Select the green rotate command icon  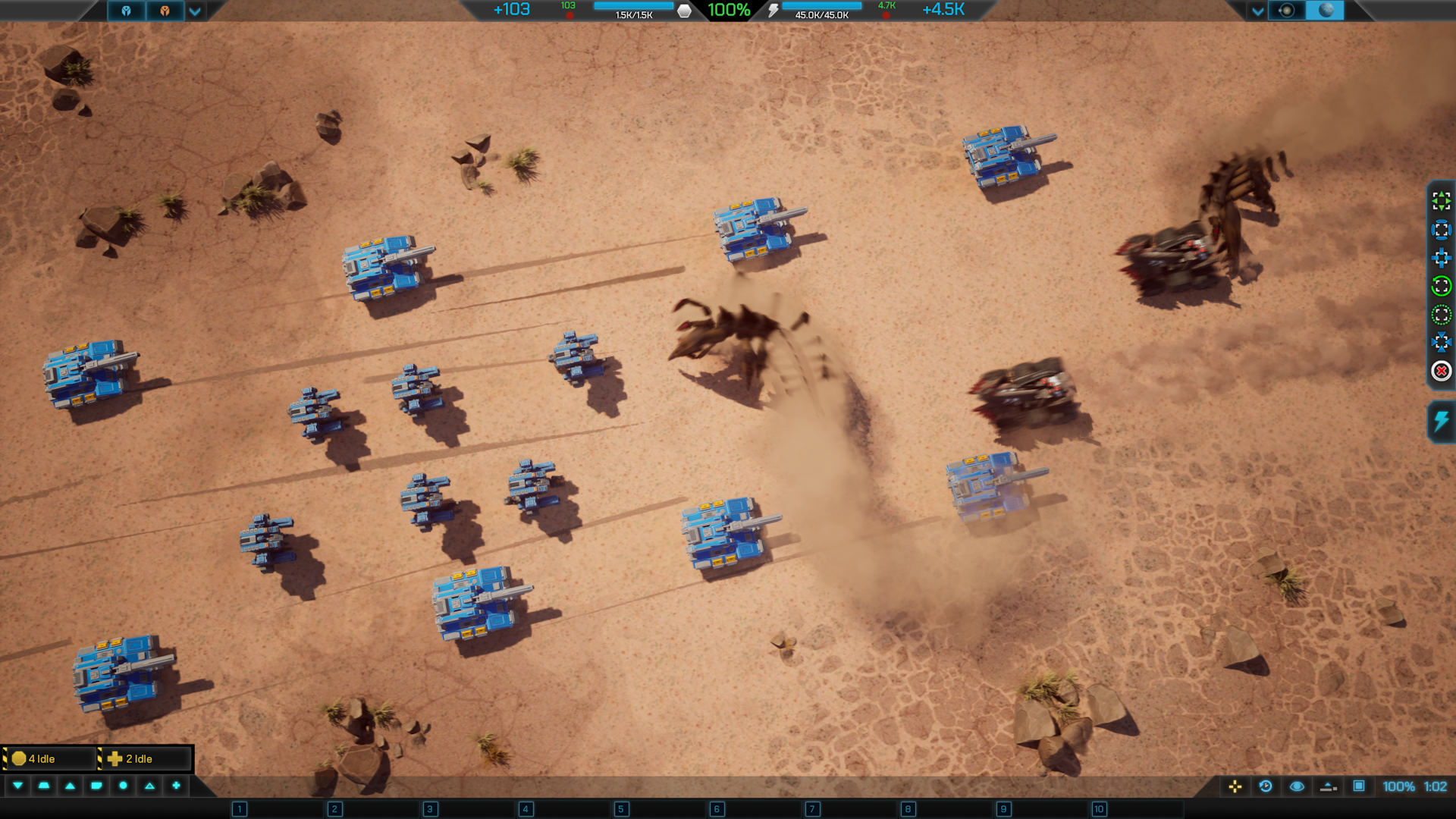(1440, 286)
